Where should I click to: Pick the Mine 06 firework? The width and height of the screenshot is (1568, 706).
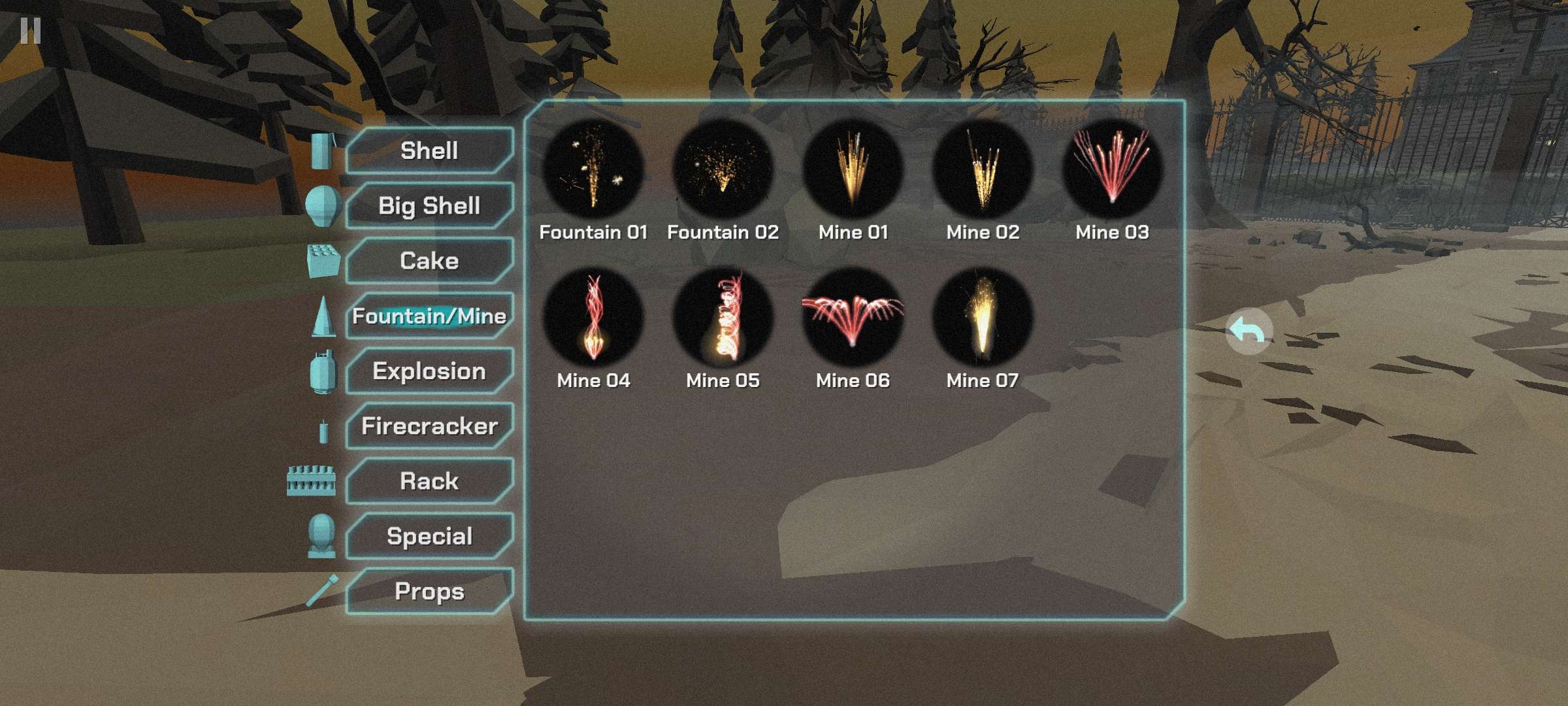(853, 318)
